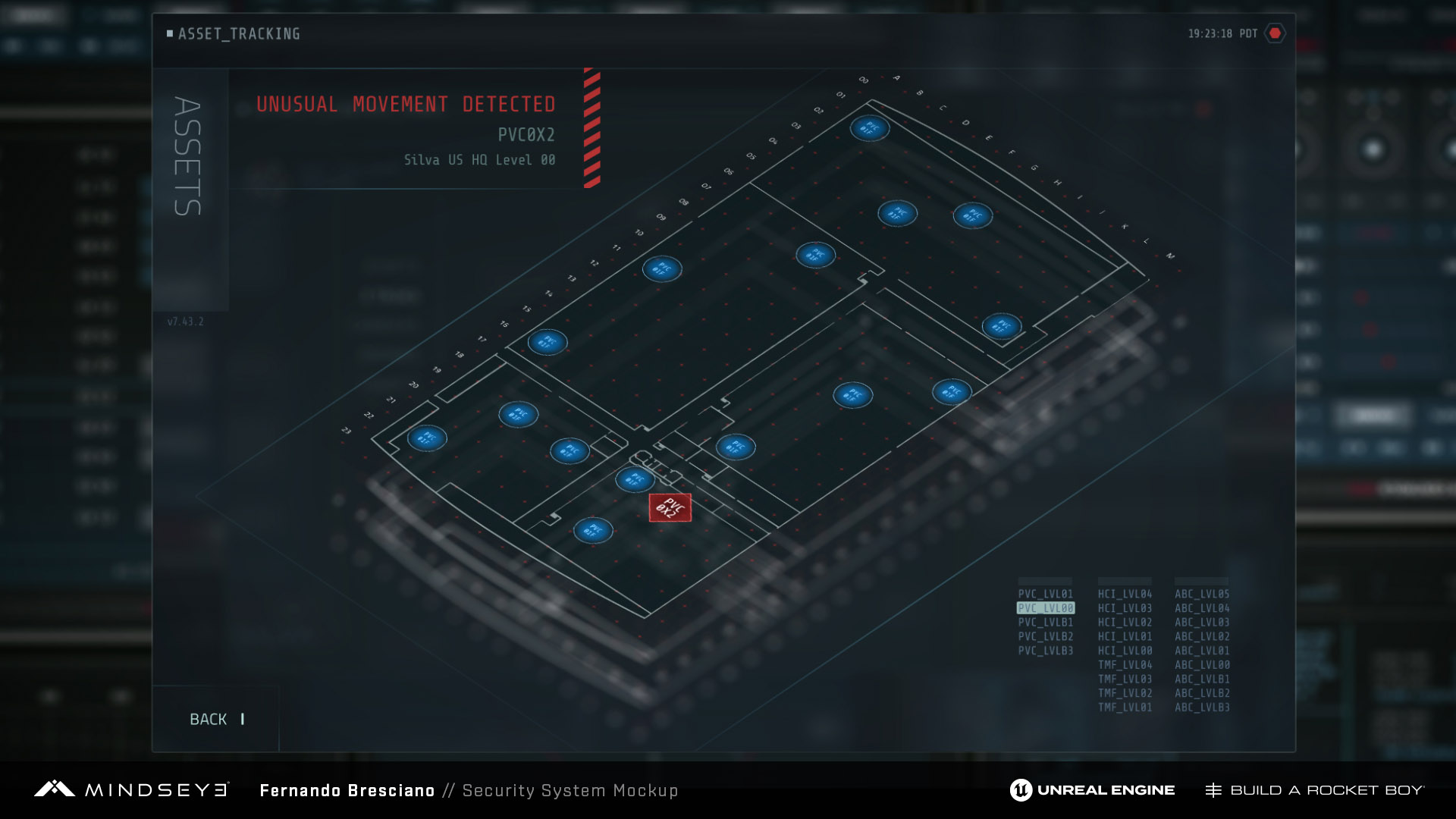This screenshot has height=819, width=1456.
Task: Switch to floor PVC_LVLB1
Action: 1045,623
